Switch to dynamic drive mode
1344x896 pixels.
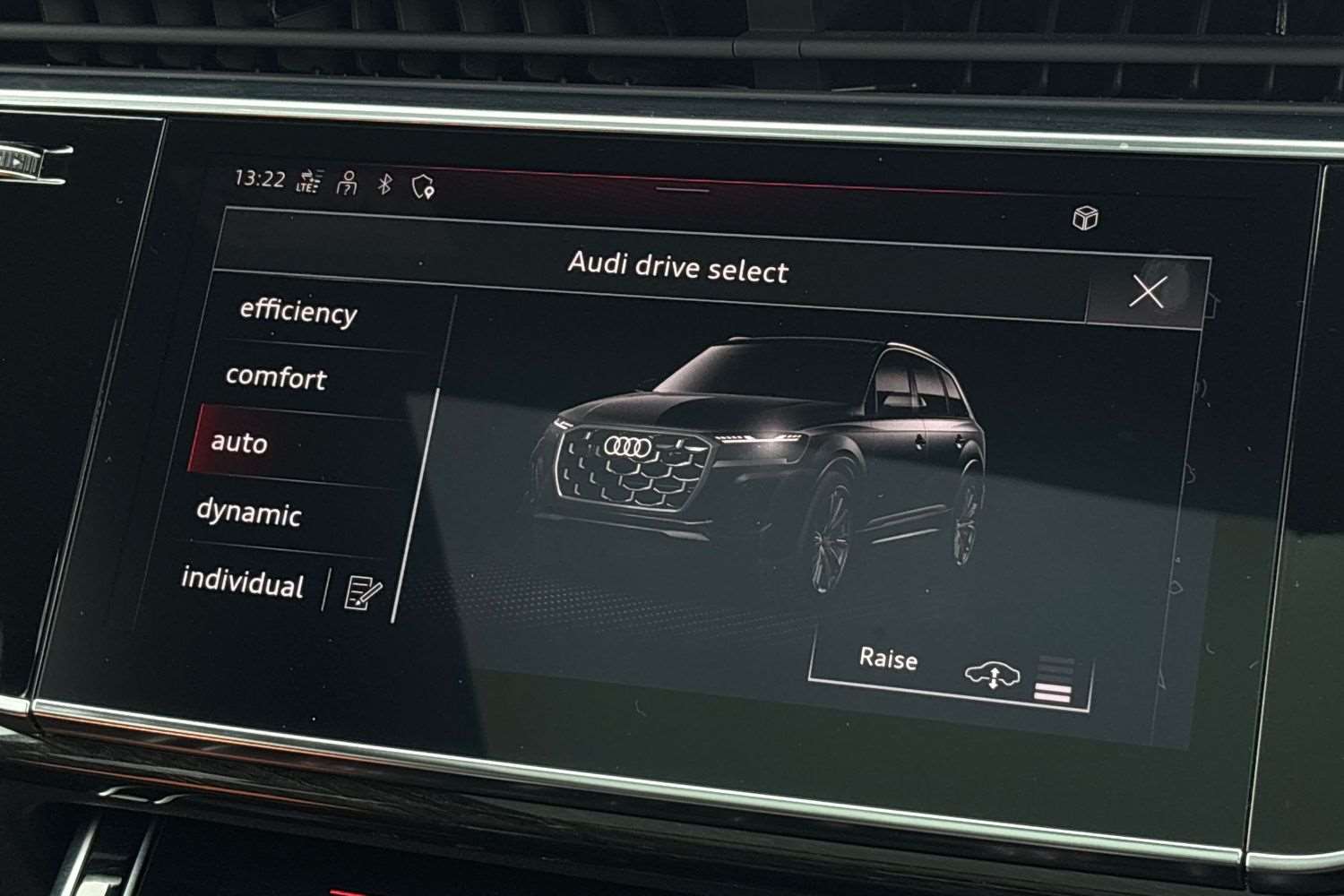coord(249,514)
